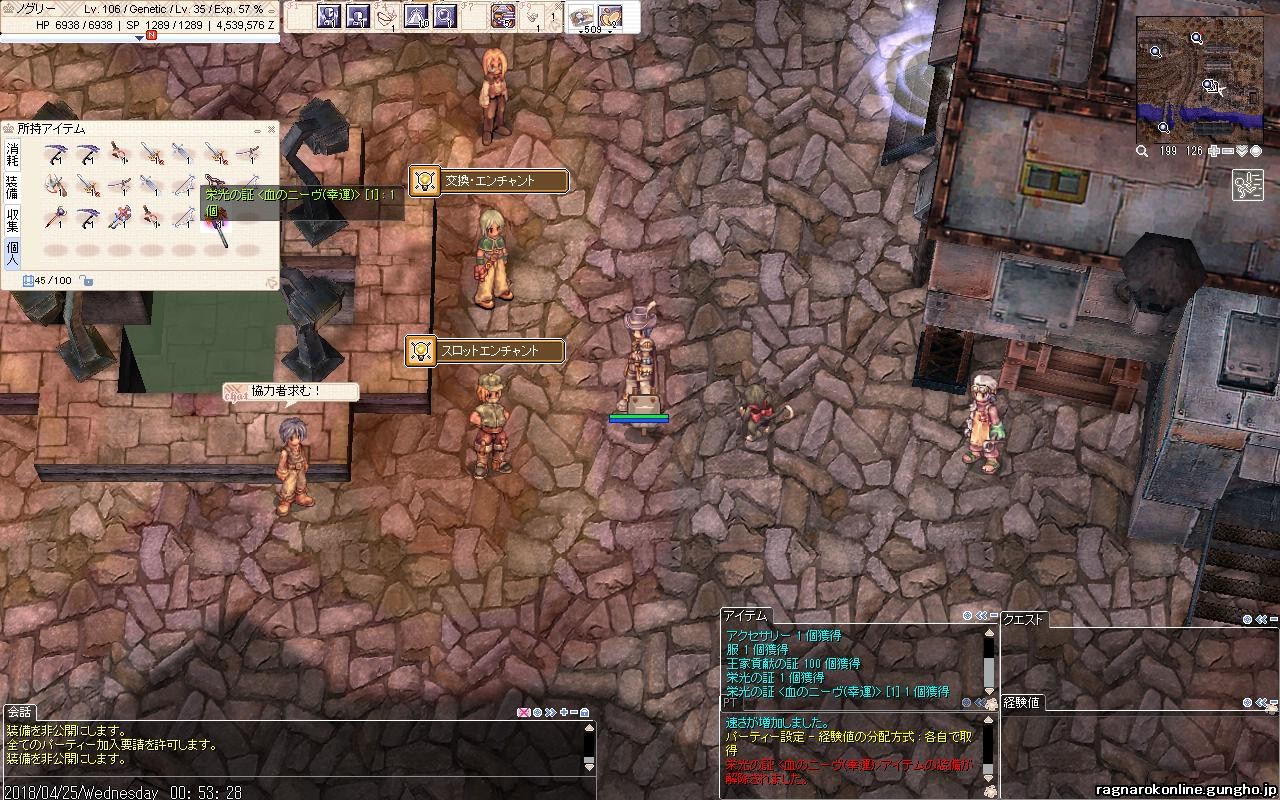1280x800 pixels.
Task: Open the running figure icon under the minimap
Action: click(1248, 186)
